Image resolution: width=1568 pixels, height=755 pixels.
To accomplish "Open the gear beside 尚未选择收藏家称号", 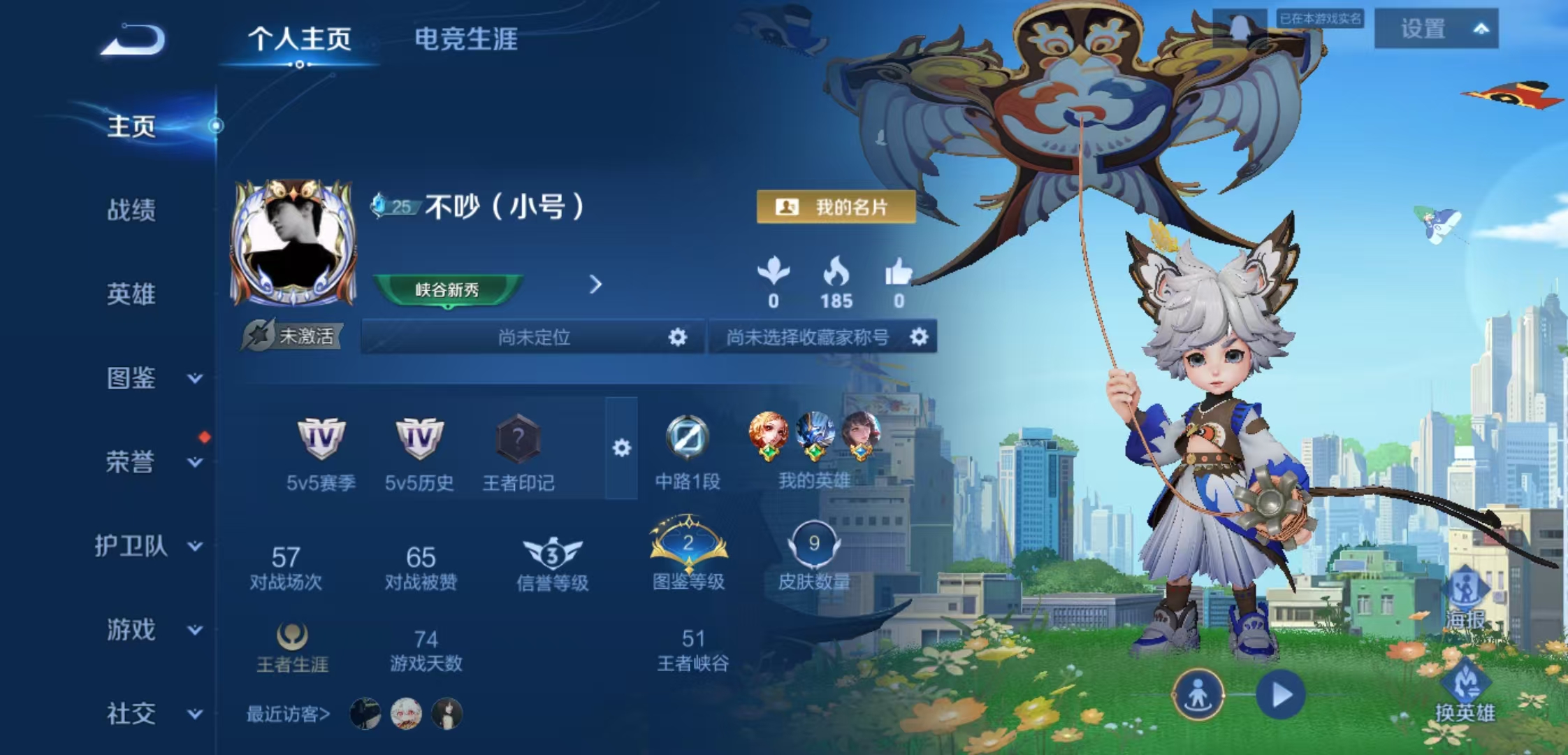I will pyautogui.click(x=920, y=336).
